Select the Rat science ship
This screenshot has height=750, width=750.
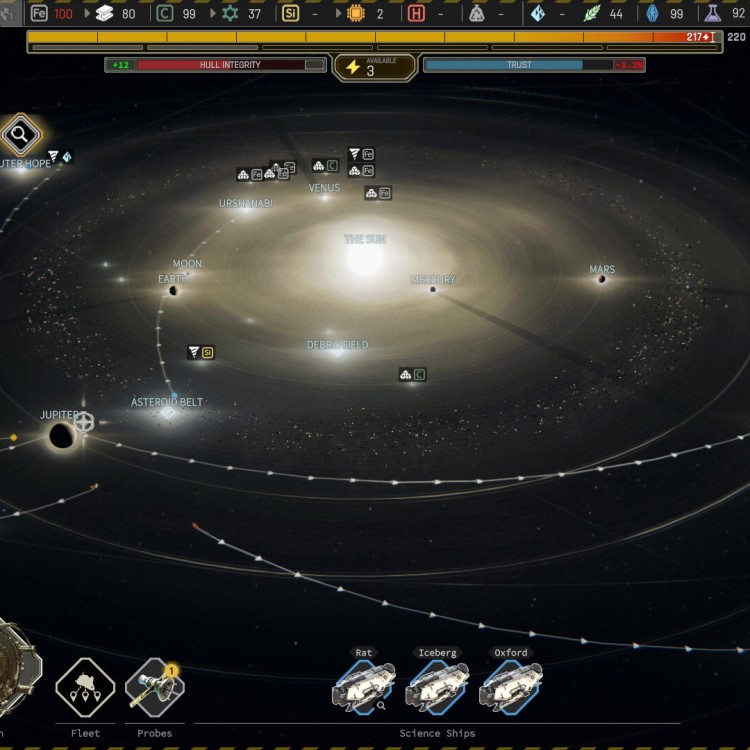coord(363,686)
